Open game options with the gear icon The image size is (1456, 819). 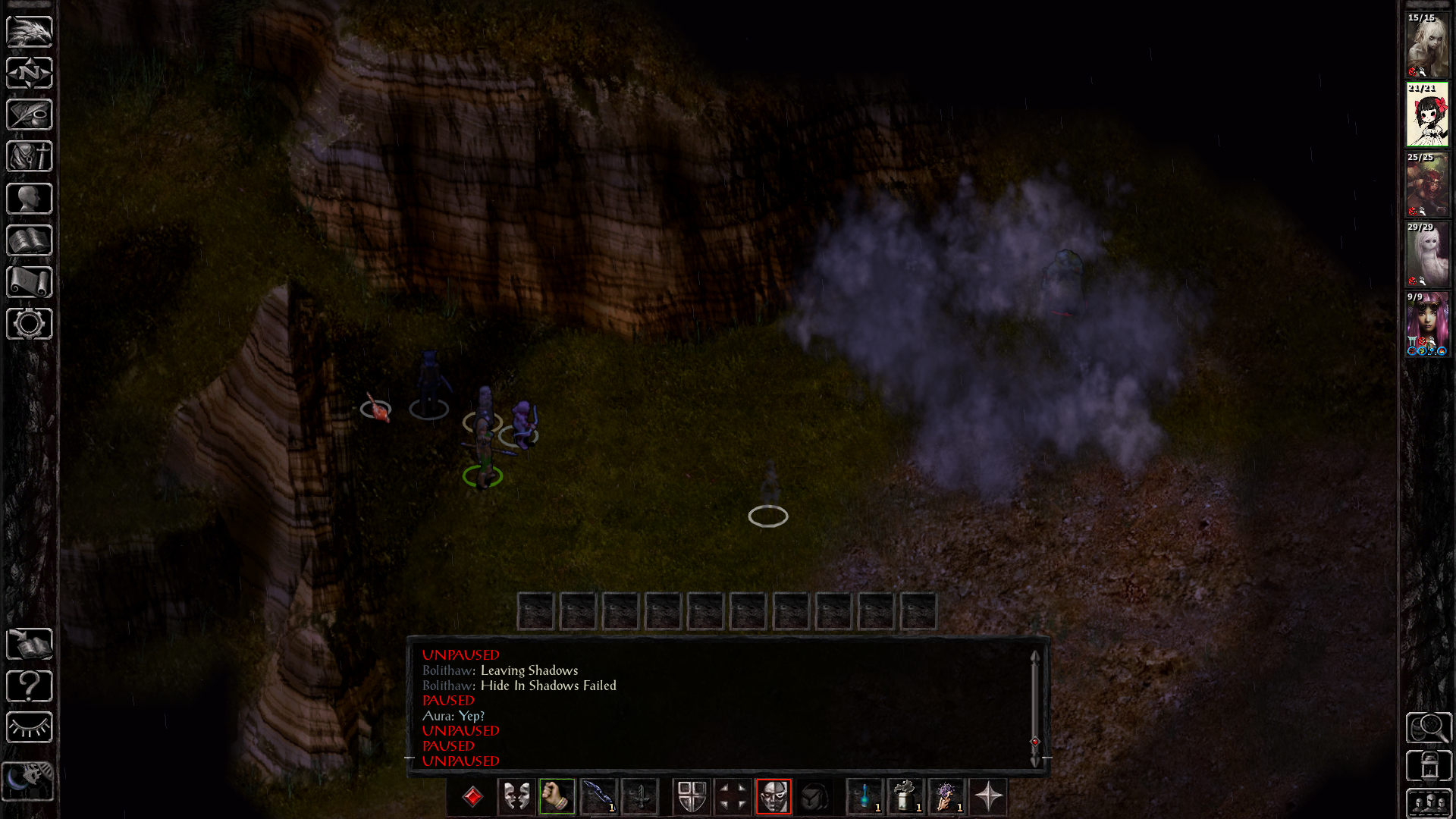(x=30, y=324)
